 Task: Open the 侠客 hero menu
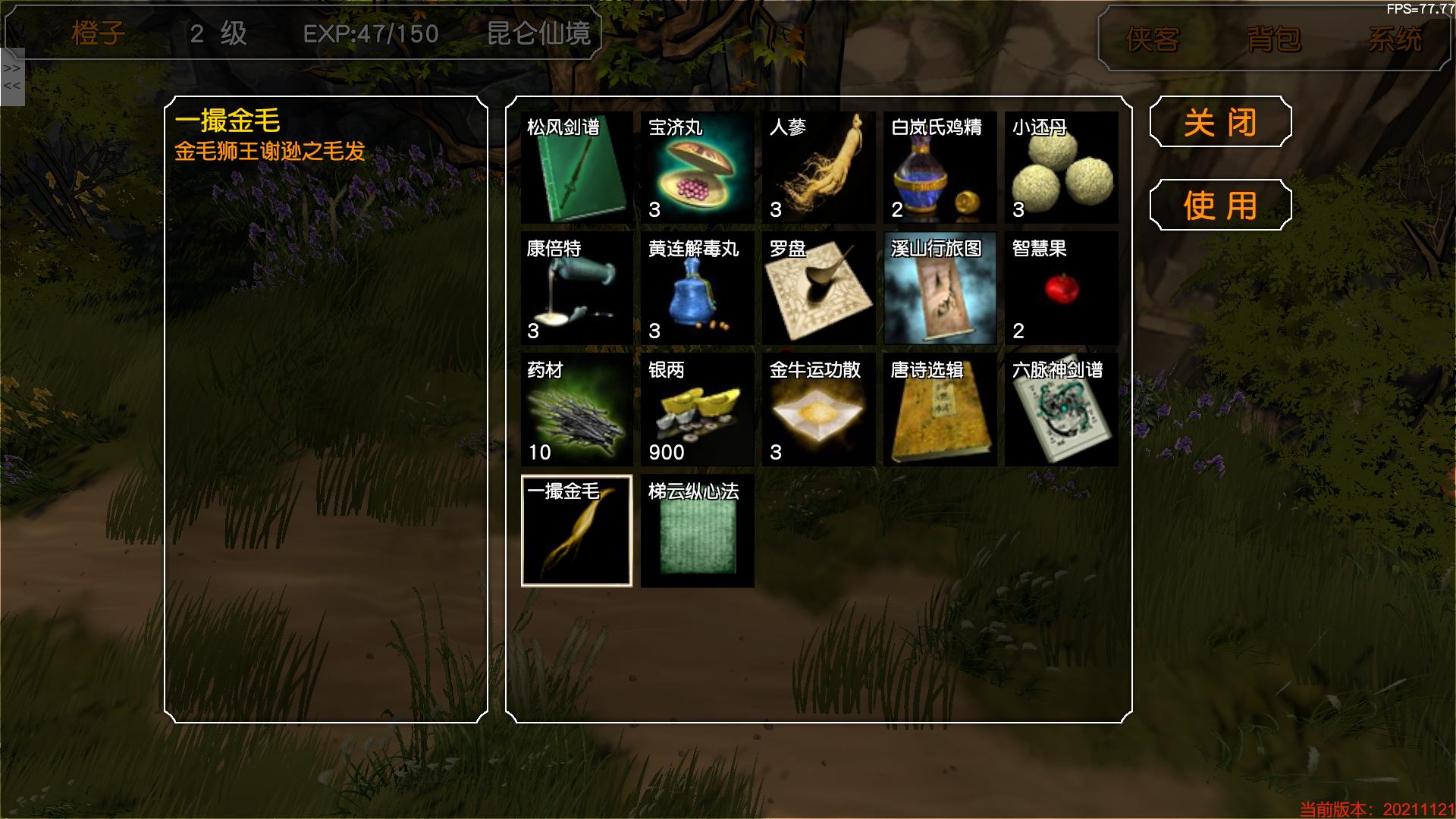coord(1153,39)
